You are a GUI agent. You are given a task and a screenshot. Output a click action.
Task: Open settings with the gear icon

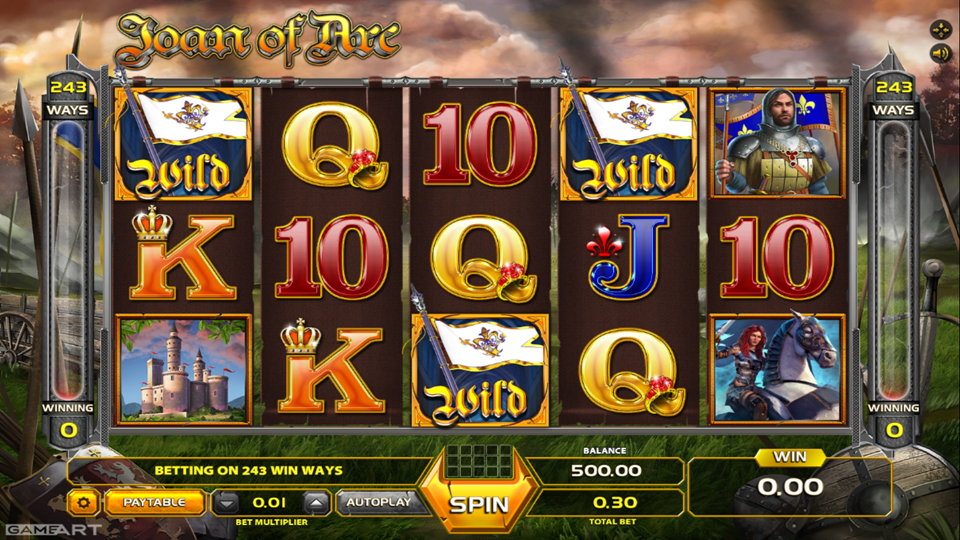click(x=85, y=502)
